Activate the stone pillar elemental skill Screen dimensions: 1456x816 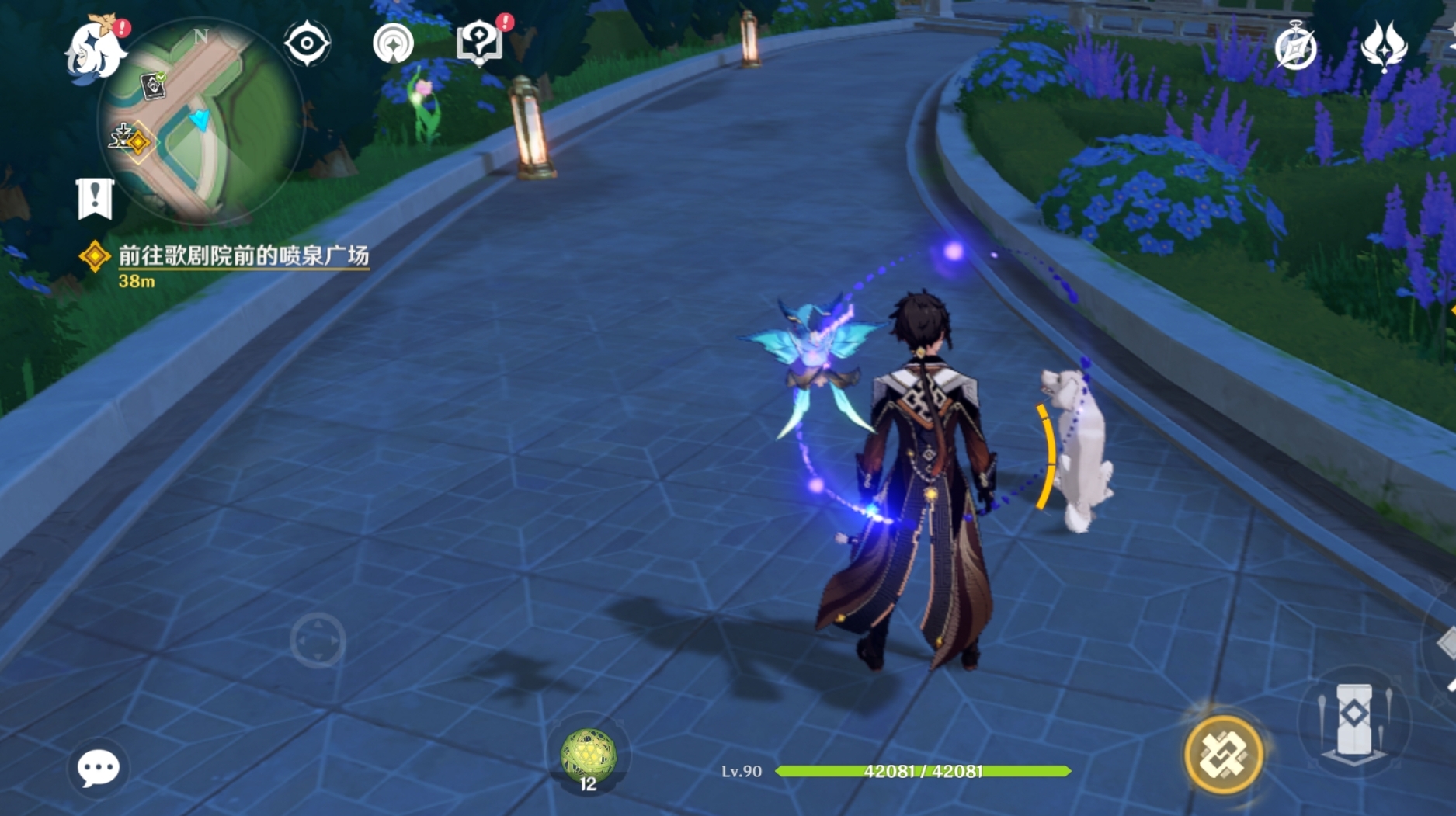[1353, 721]
